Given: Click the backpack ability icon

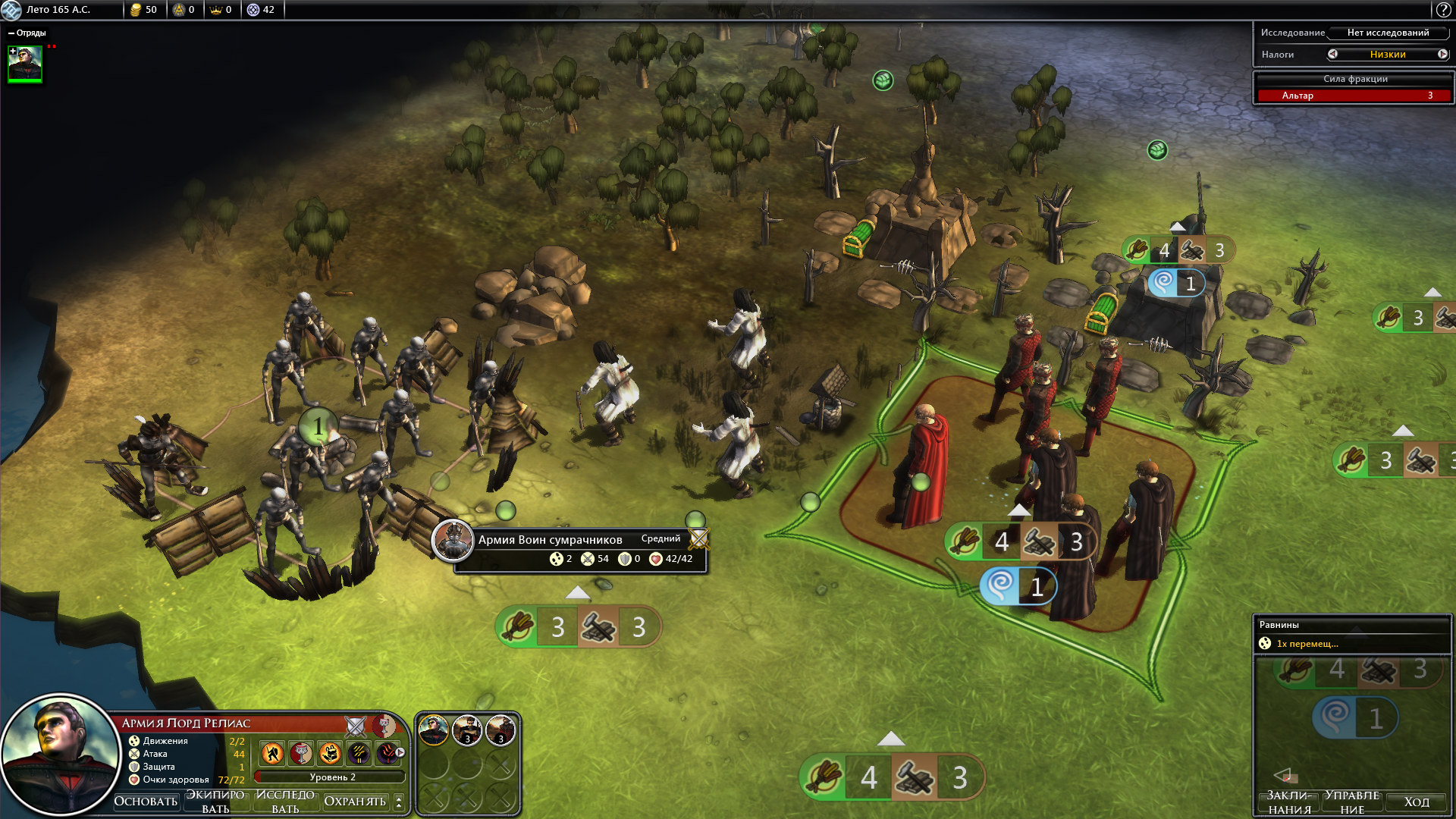Looking at the screenshot, I should coord(330,753).
